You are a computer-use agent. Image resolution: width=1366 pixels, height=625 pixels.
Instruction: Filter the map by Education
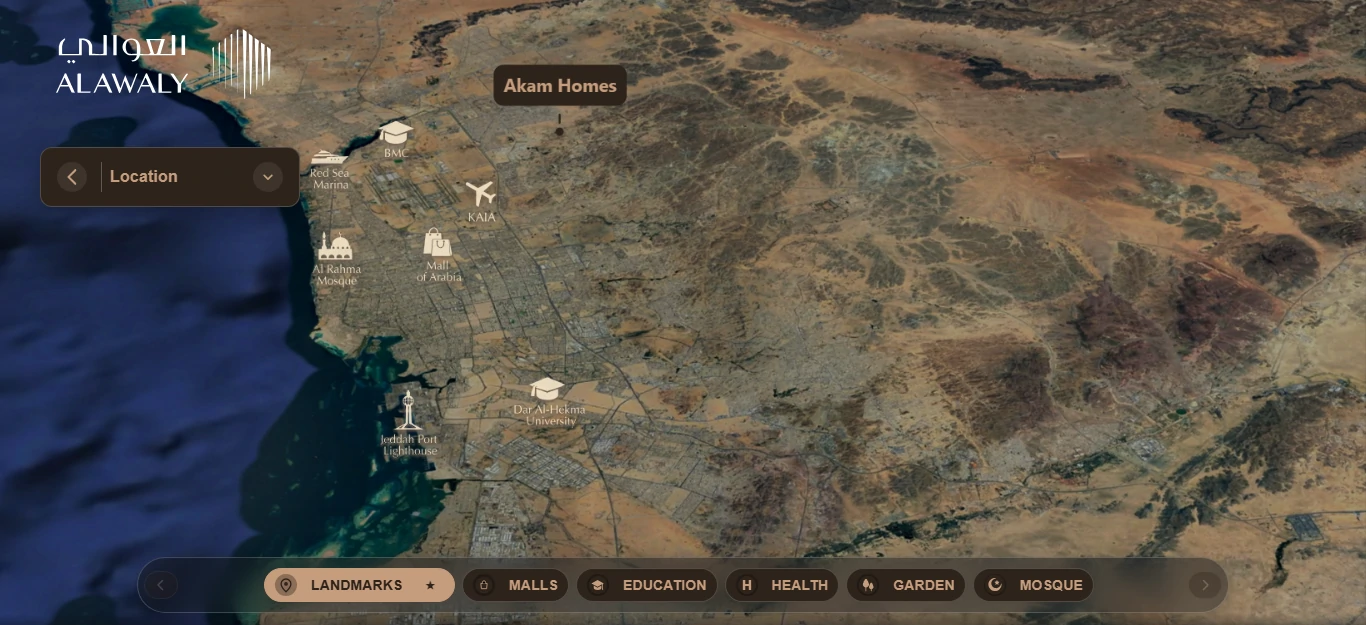[x=647, y=585]
